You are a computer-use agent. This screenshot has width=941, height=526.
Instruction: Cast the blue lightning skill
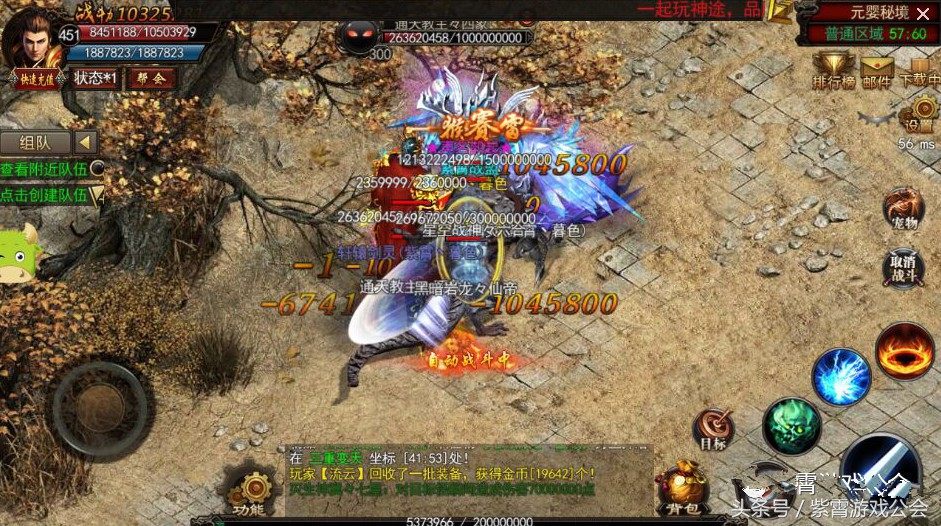tap(841, 377)
